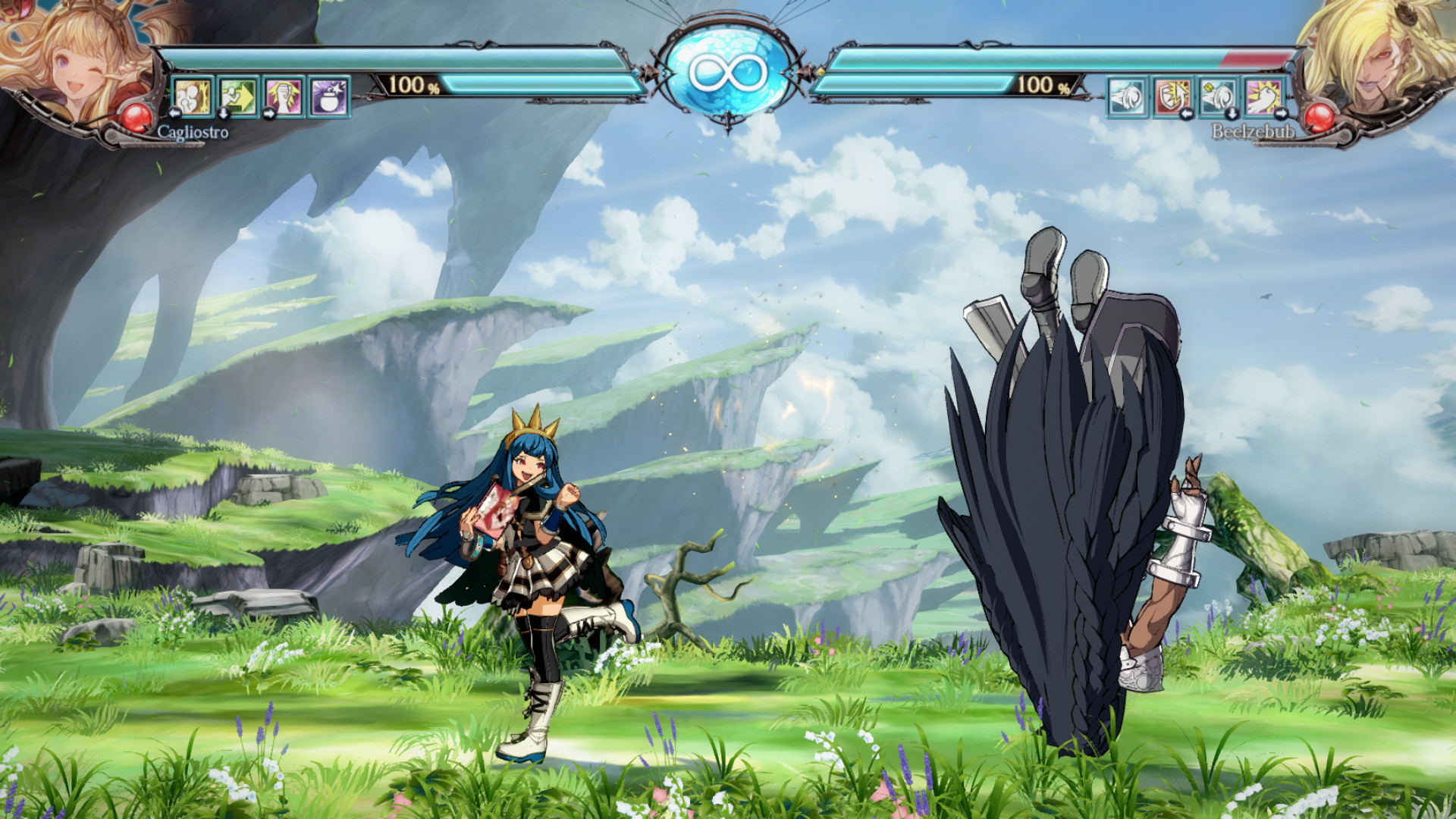Select Beelzebub's diamond claw skill icon
The width and height of the screenshot is (1456, 819).
pyautogui.click(x=1216, y=96)
